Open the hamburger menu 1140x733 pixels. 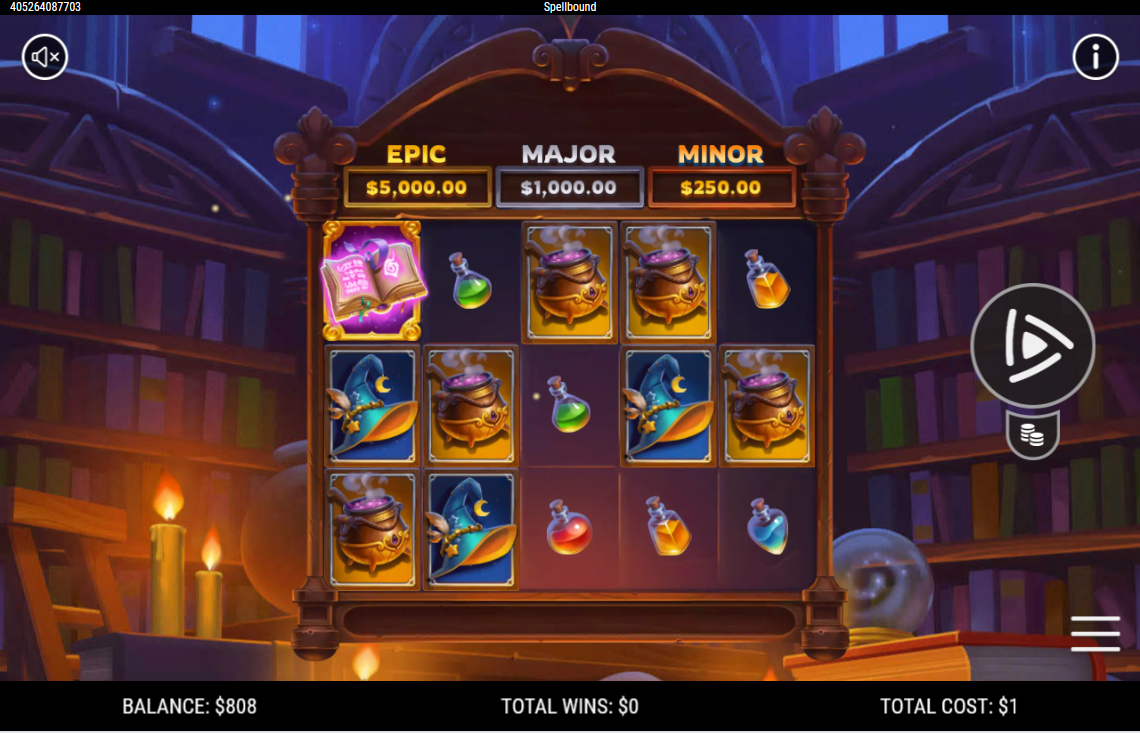[1095, 633]
